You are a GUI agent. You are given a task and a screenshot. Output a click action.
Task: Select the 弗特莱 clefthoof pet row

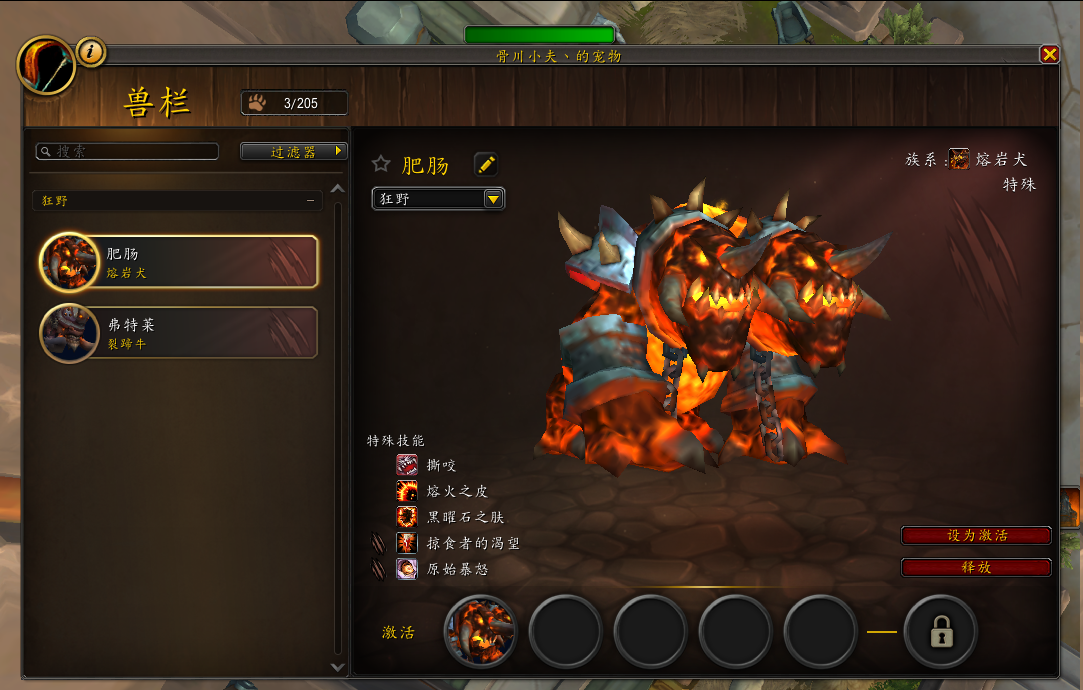pos(180,333)
